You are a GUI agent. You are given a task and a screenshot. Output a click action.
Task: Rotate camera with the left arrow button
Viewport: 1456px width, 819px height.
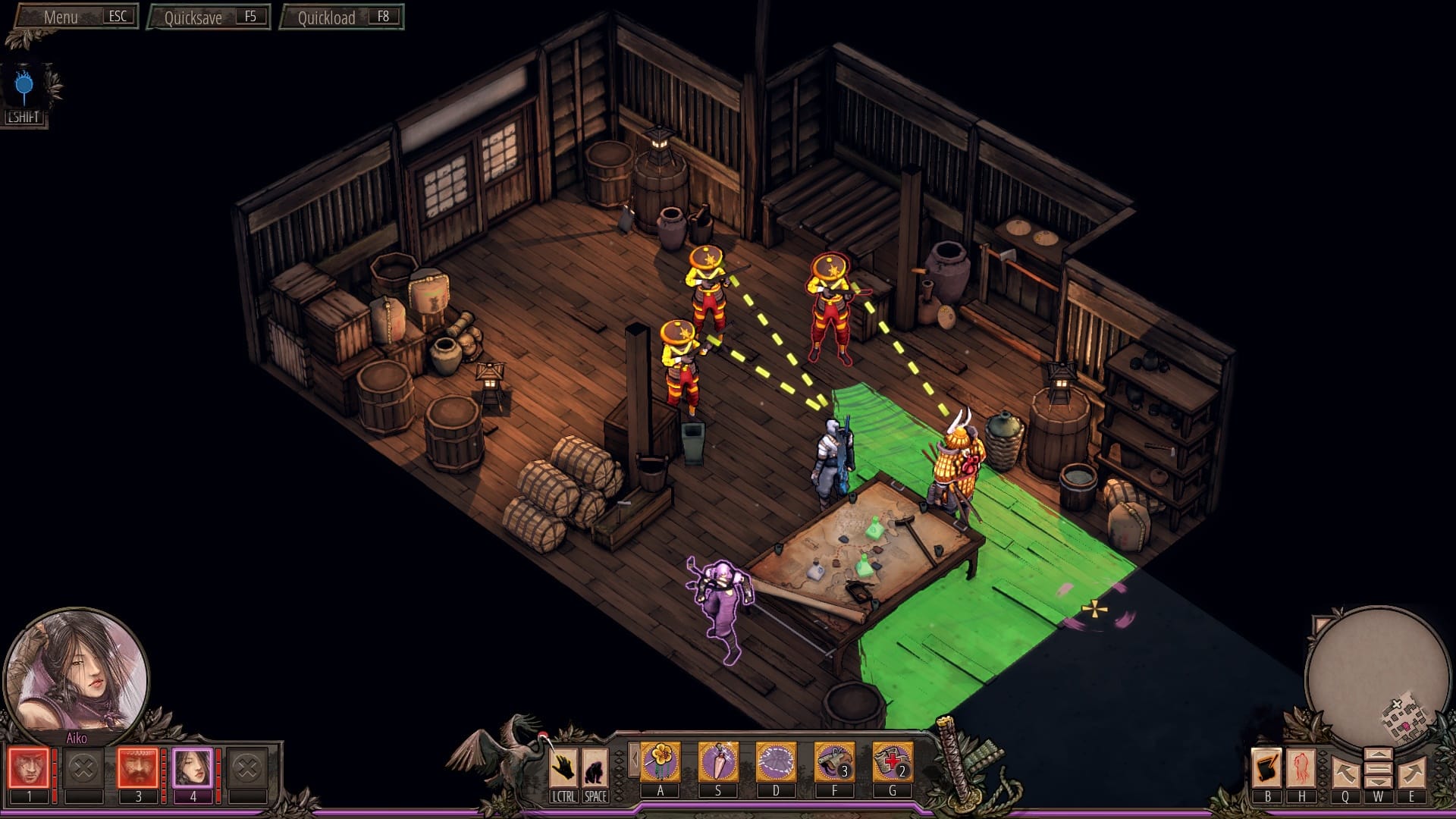1345,773
